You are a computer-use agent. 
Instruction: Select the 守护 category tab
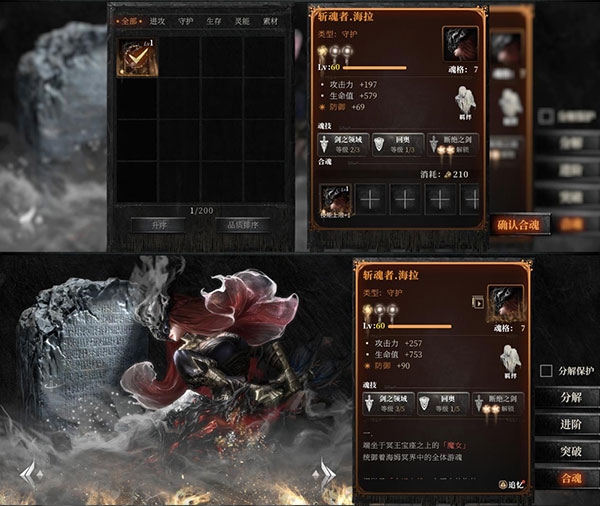coord(185,20)
